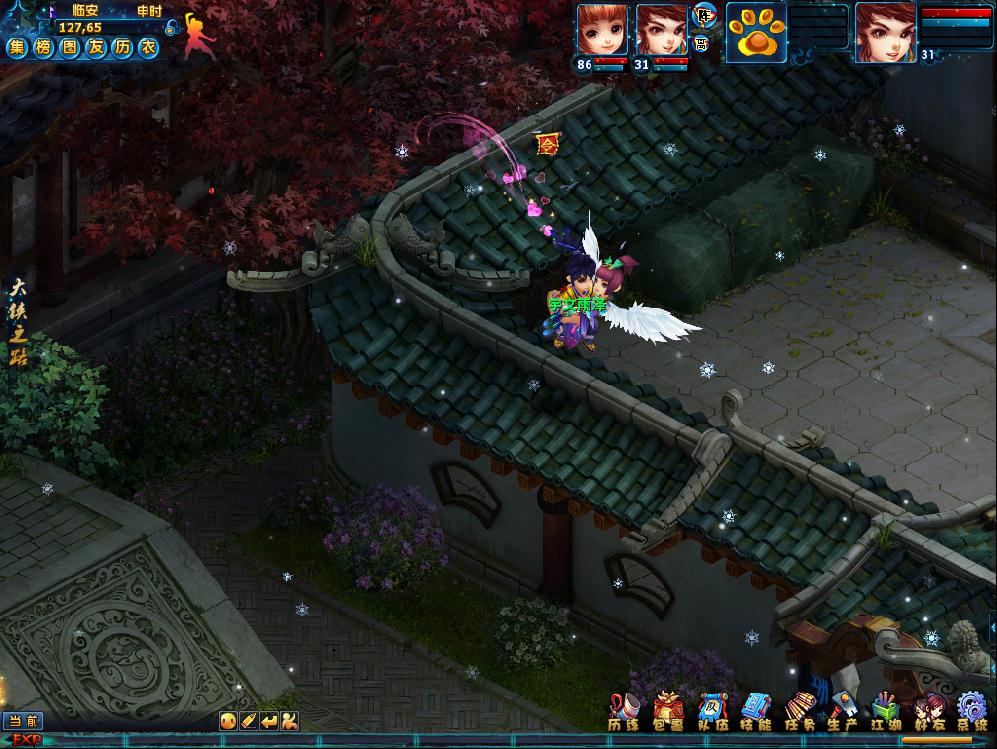Select the level 86 teammate portrait
This screenshot has height=749, width=997.
pos(602,31)
